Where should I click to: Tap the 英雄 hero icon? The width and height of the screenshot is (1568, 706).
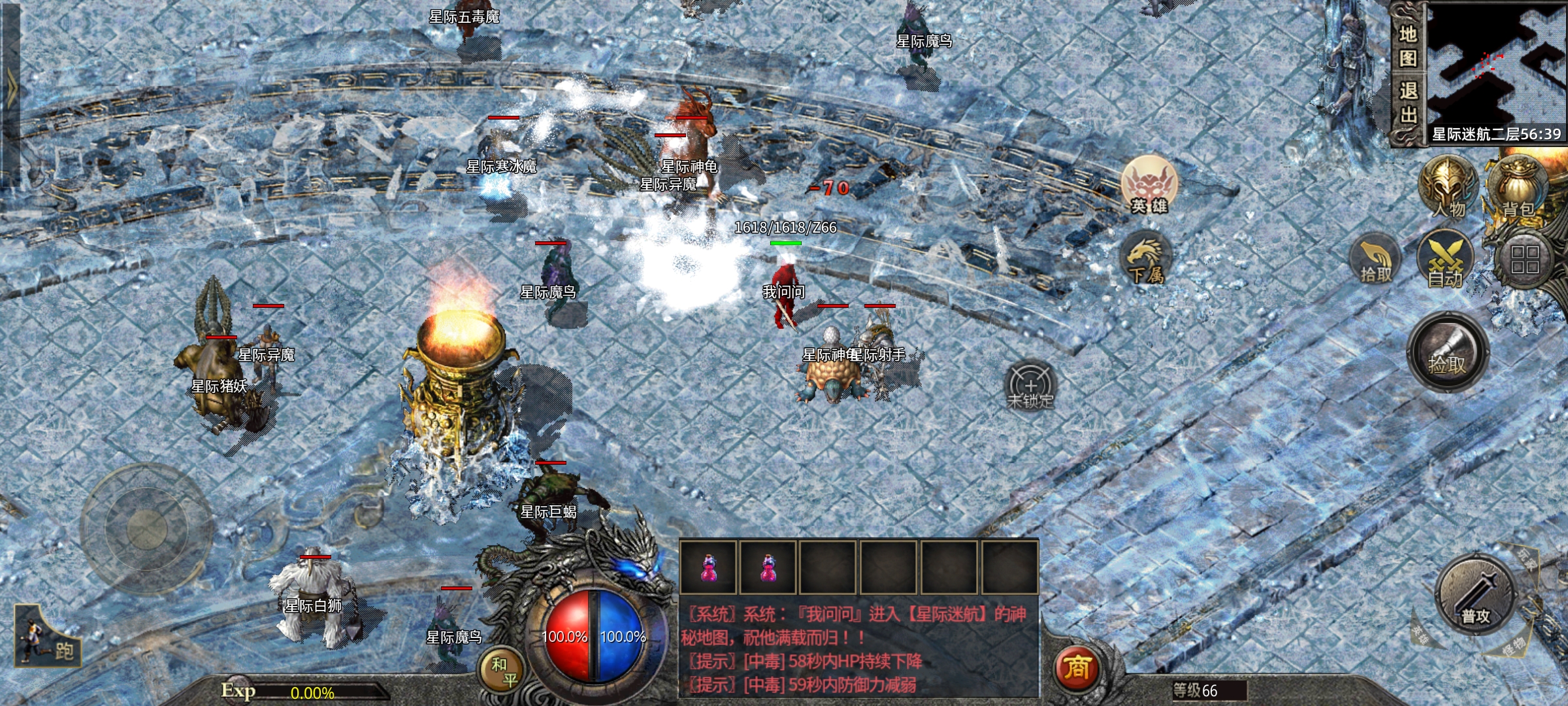[1149, 185]
